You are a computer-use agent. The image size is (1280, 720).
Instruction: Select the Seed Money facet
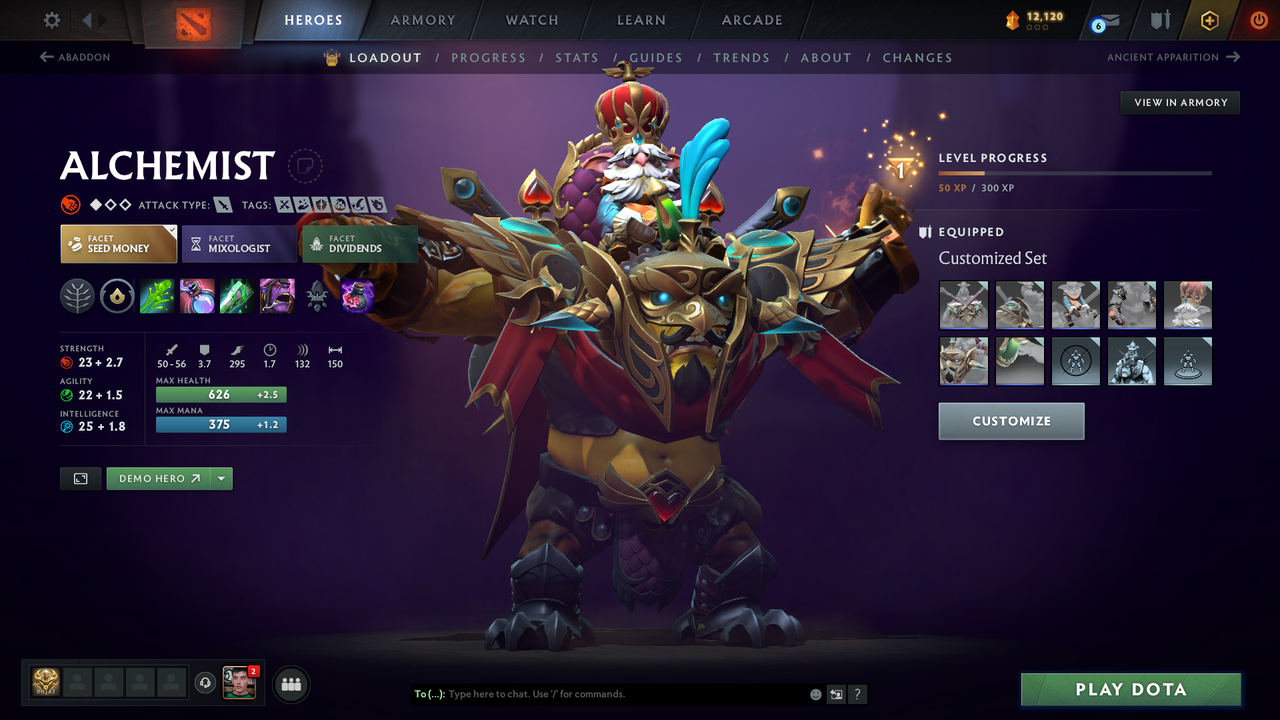pyautogui.click(x=118, y=243)
